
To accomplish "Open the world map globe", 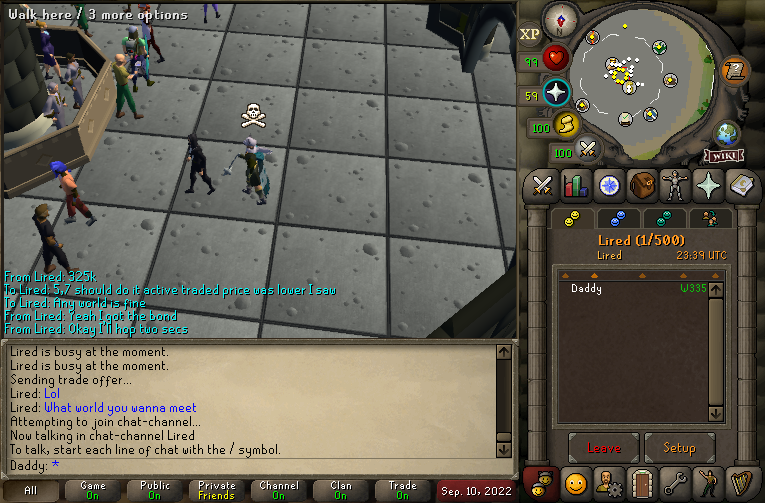I will 727,133.
